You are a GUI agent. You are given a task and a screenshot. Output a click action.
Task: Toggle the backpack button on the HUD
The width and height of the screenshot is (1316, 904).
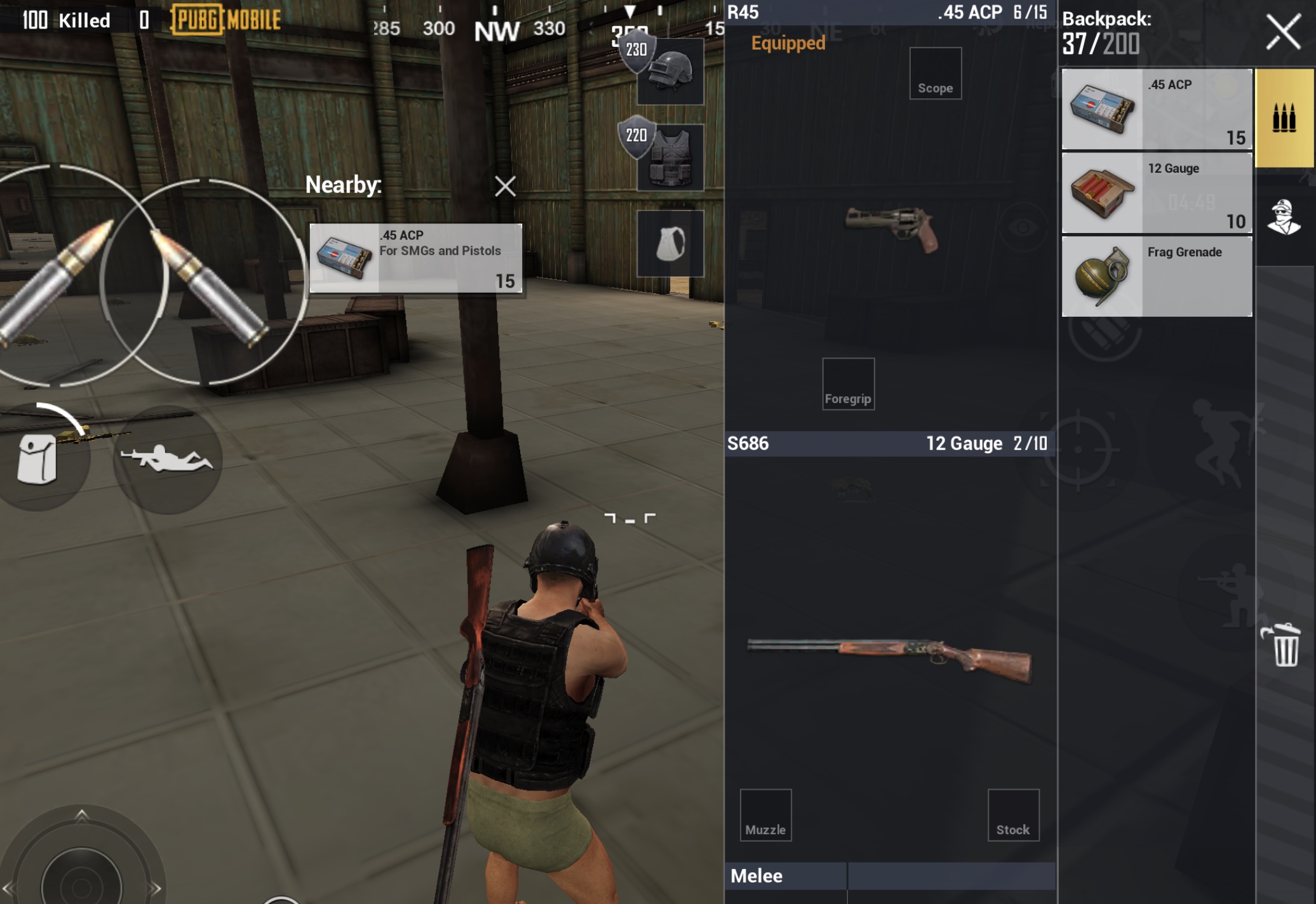point(38,459)
